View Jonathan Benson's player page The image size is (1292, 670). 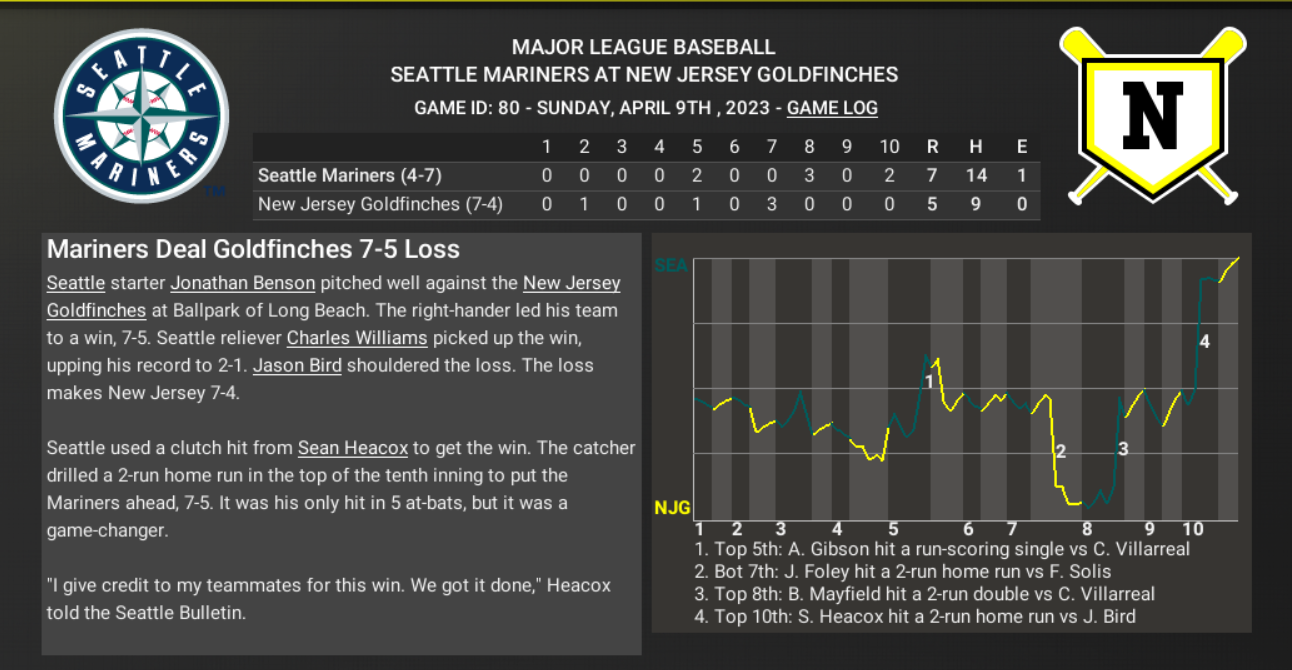tap(243, 283)
